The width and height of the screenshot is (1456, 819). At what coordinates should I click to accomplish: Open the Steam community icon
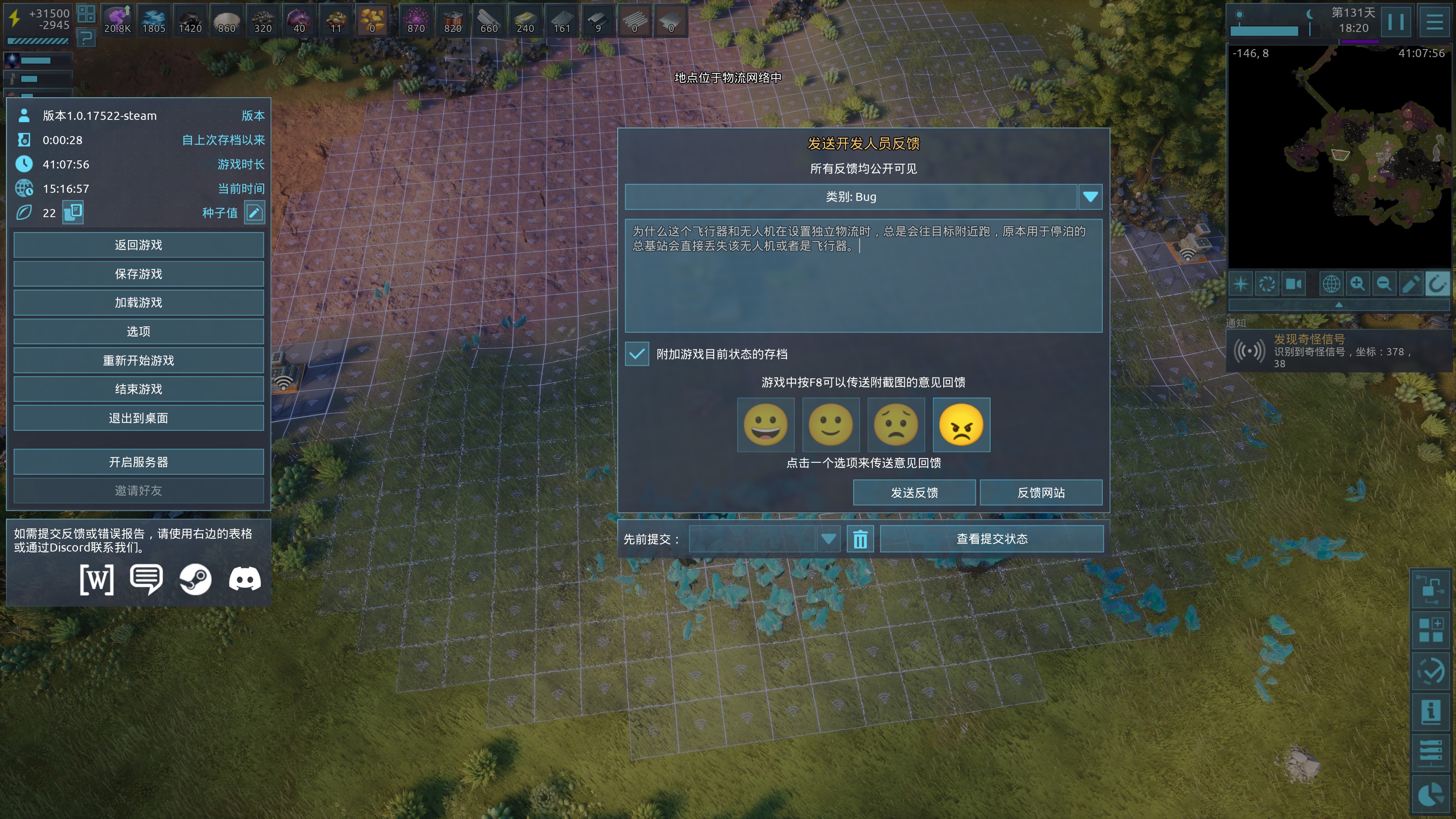[x=195, y=579]
